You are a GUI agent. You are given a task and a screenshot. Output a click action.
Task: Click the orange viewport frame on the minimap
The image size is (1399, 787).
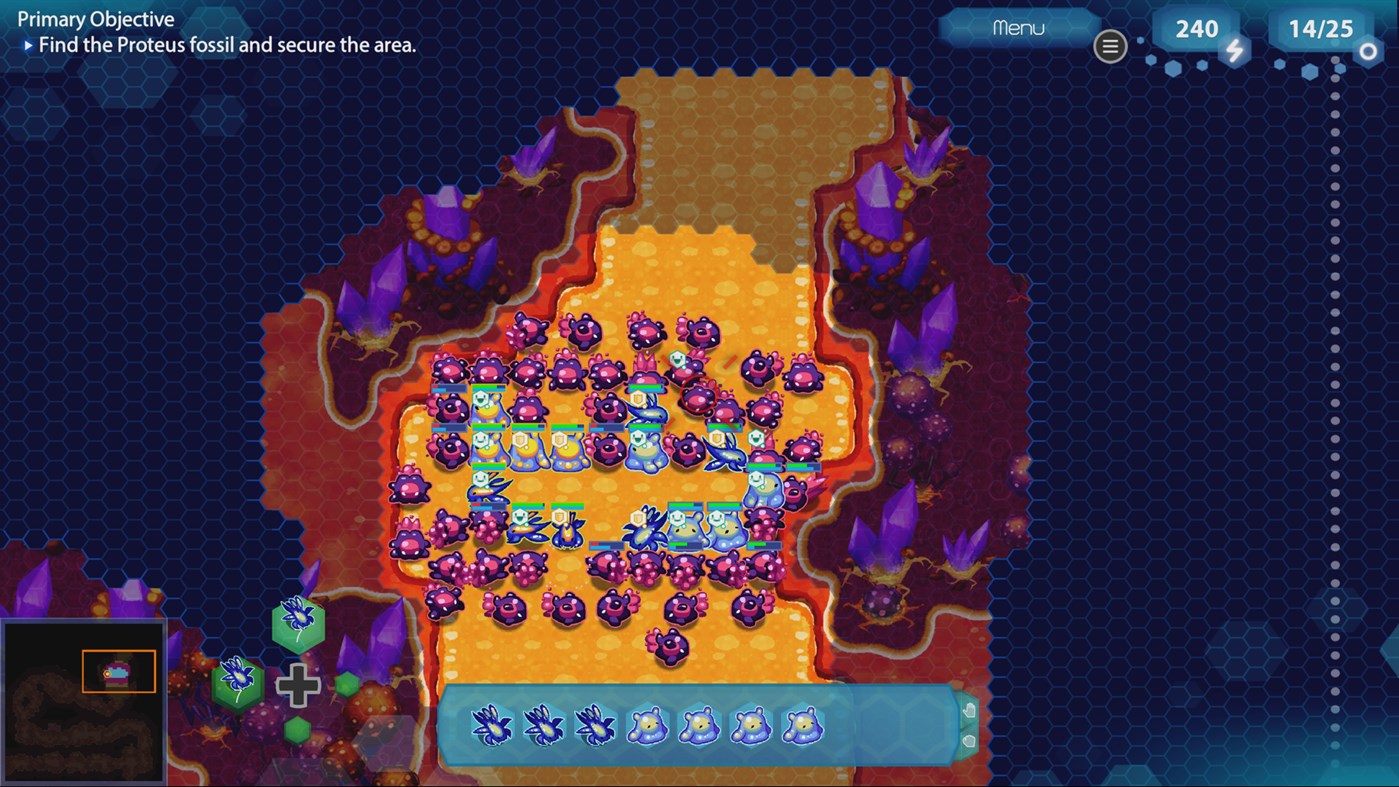[117, 671]
